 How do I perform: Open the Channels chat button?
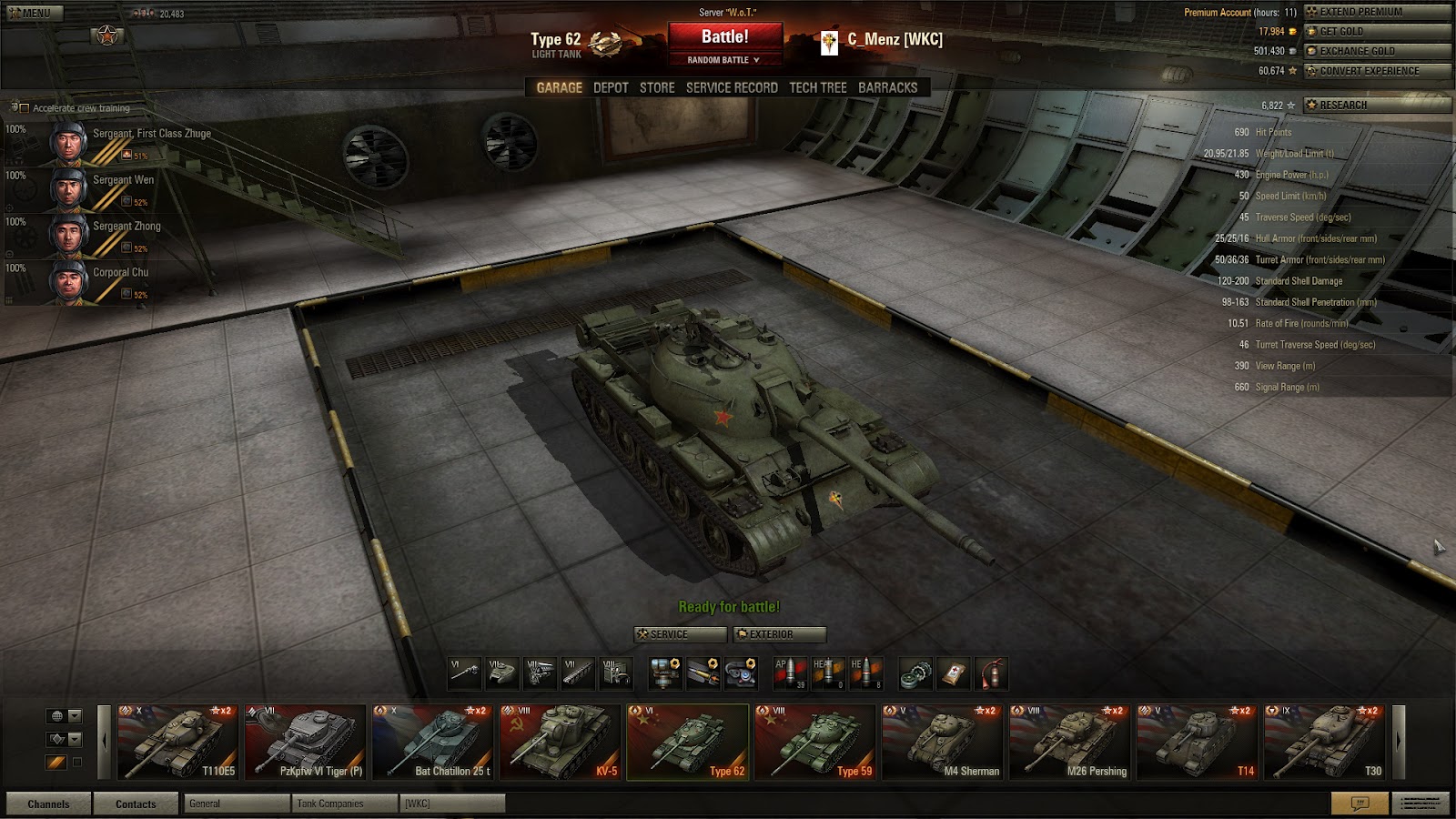click(x=48, y=804)
